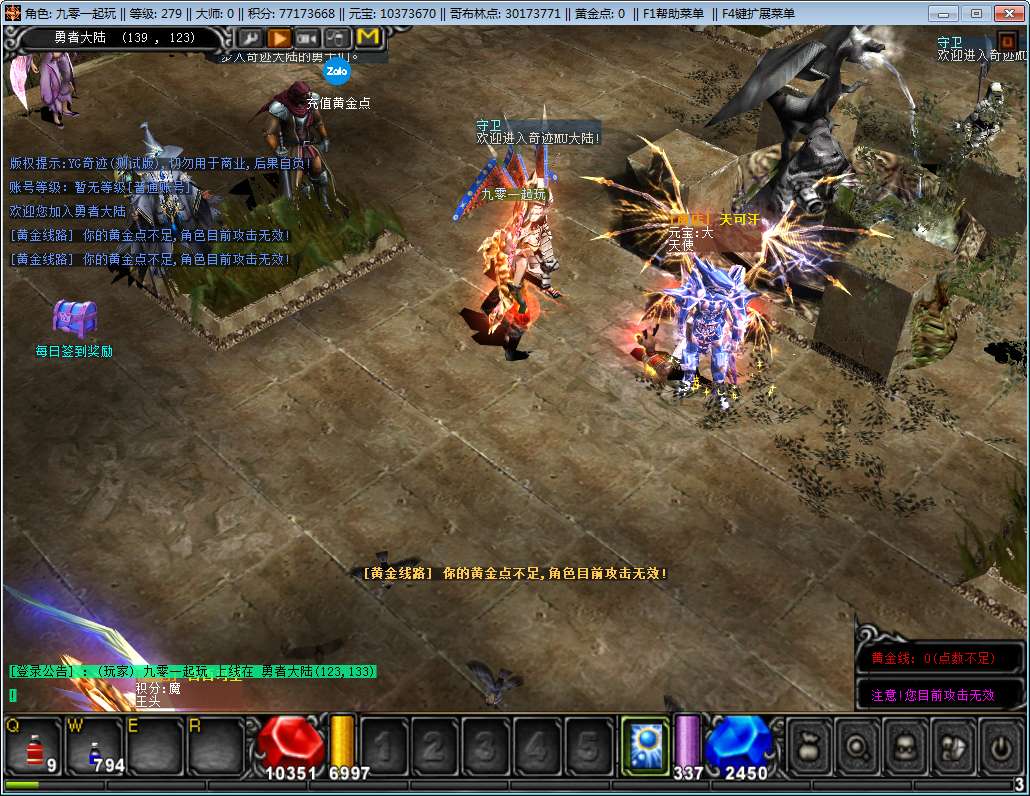Screen dimensions: 1030x796
Task: Open the inventory bag button
Action: 810,746
